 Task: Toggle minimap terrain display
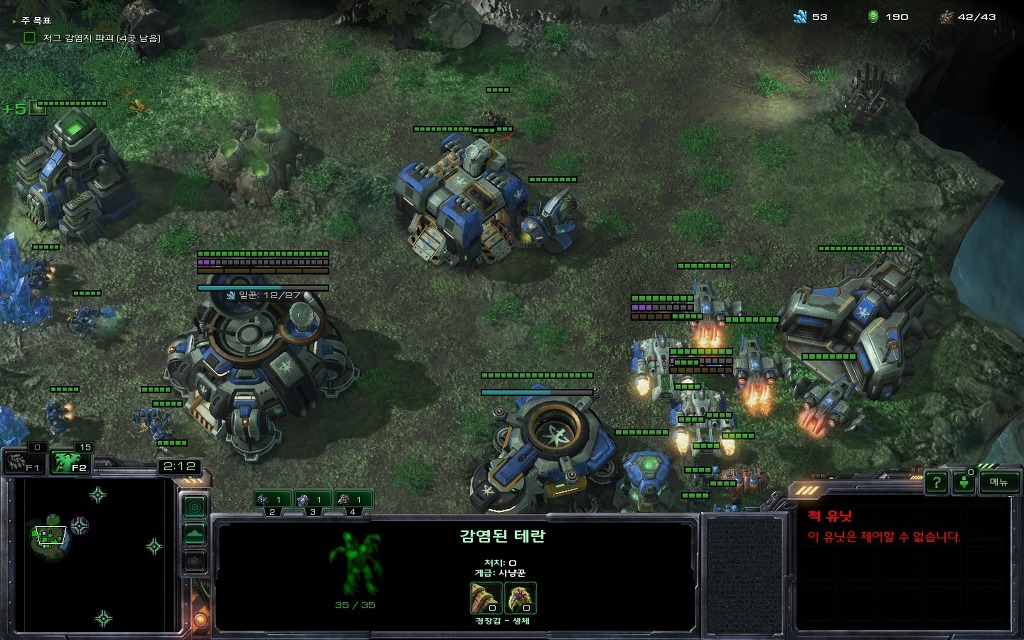(194, 533)
